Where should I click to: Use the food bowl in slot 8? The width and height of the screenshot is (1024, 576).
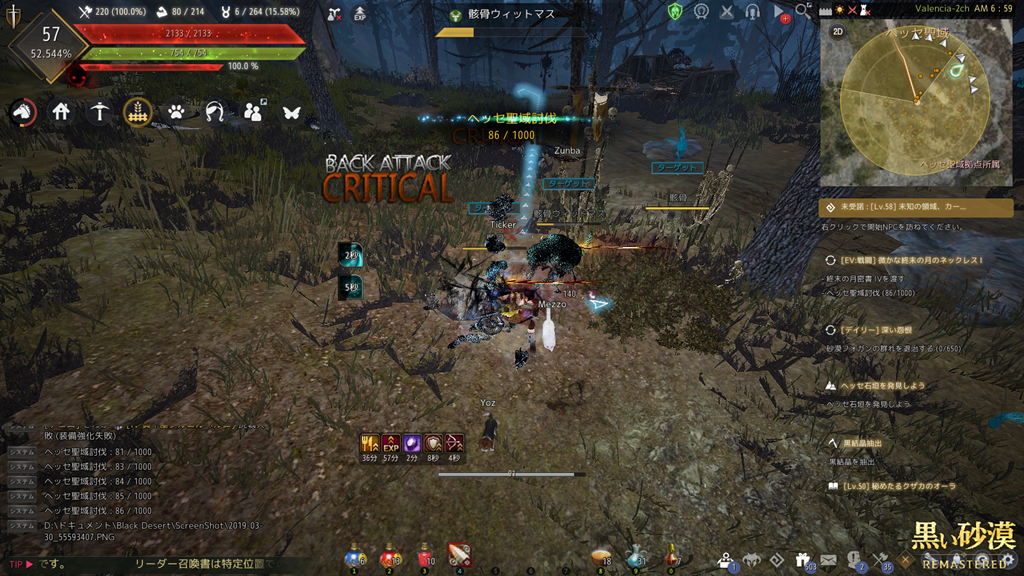[601, 558]
